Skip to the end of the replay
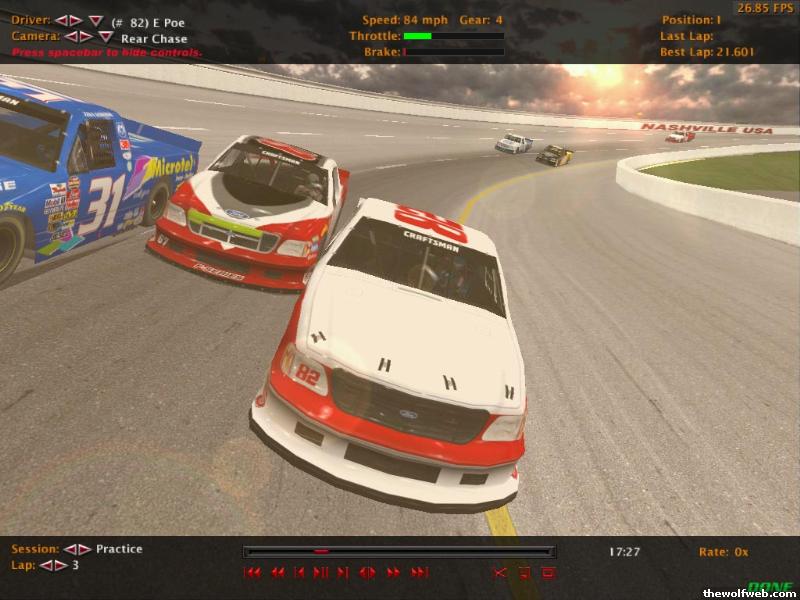Viewport: 800px width, 600px height. click(419, 573)
